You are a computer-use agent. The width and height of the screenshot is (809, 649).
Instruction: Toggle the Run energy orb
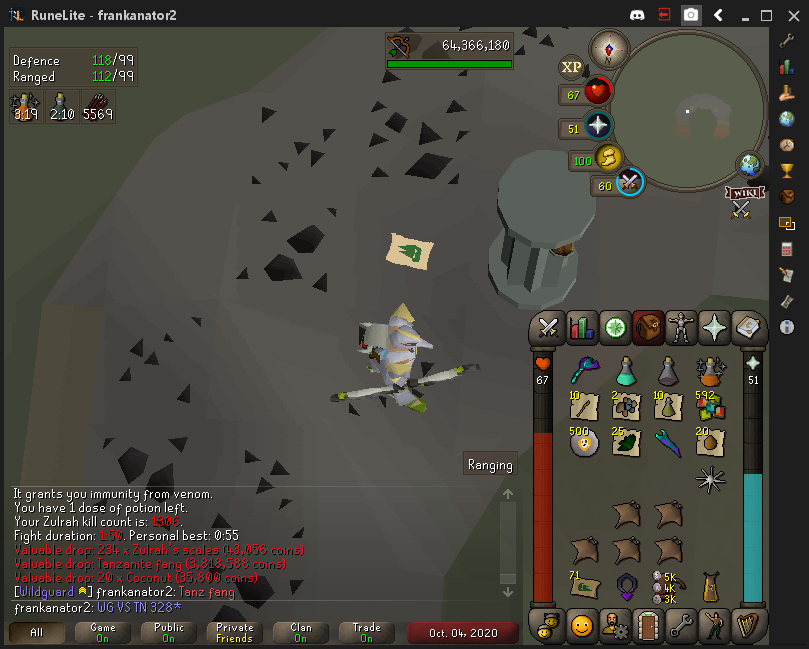pos(607,159)
